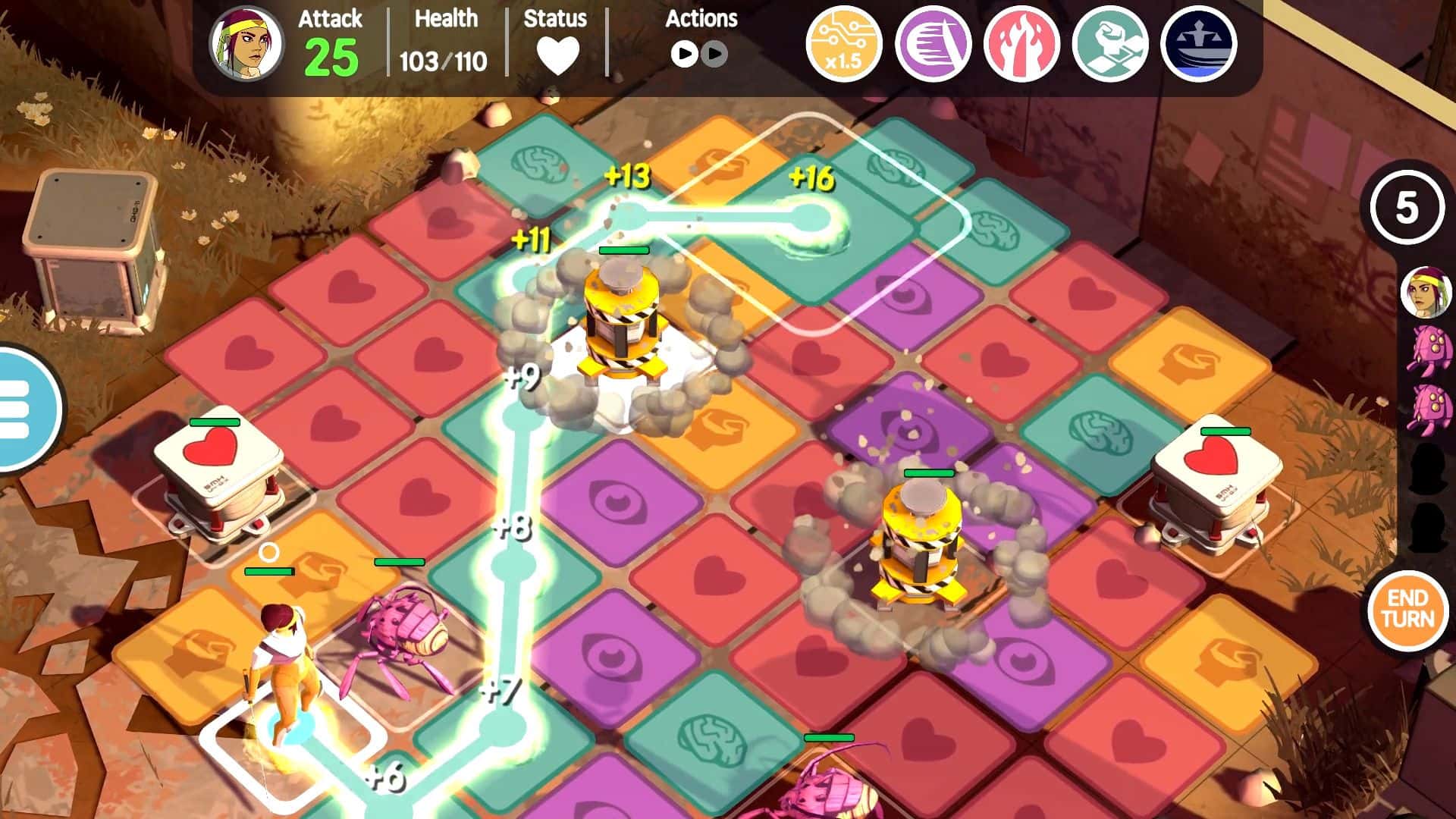Use the purple speed slash power

(933, 45)
